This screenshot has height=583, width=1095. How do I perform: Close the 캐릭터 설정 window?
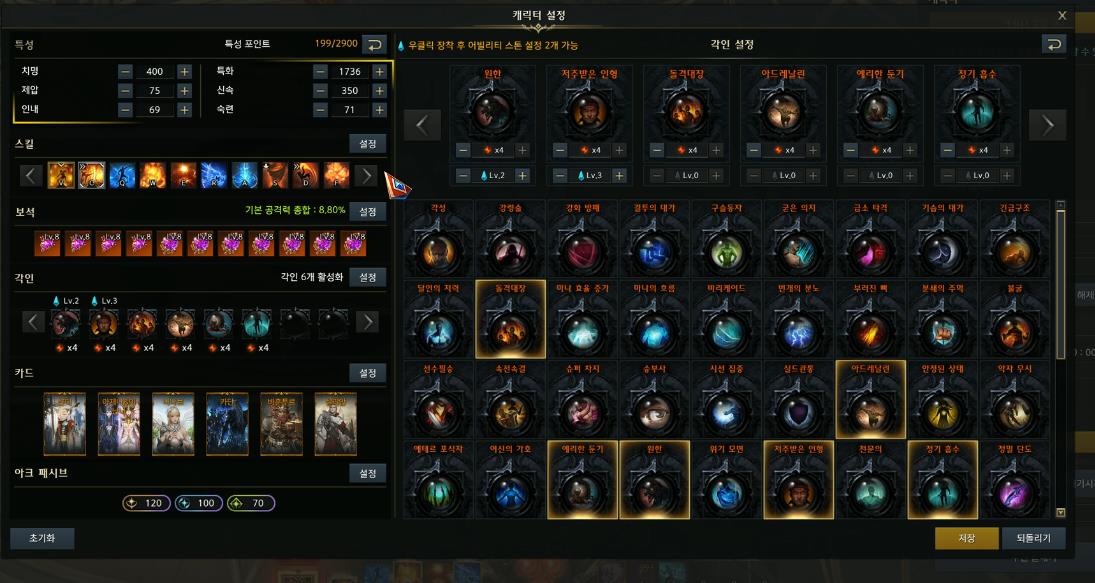tap(1062, 15)
